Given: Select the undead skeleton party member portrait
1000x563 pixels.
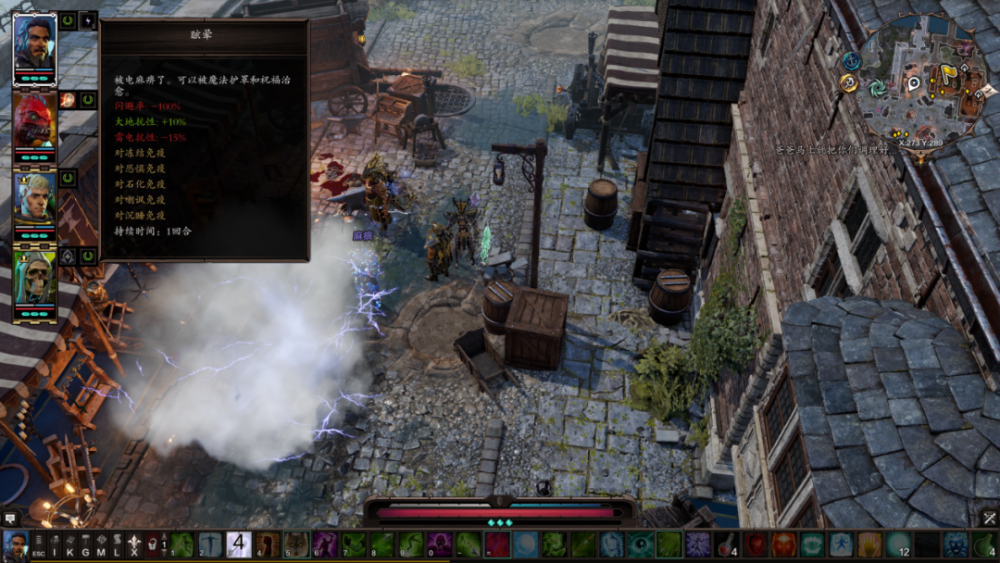Looking at the screenshot, I should pyautogui.click(x=35, y=277).
